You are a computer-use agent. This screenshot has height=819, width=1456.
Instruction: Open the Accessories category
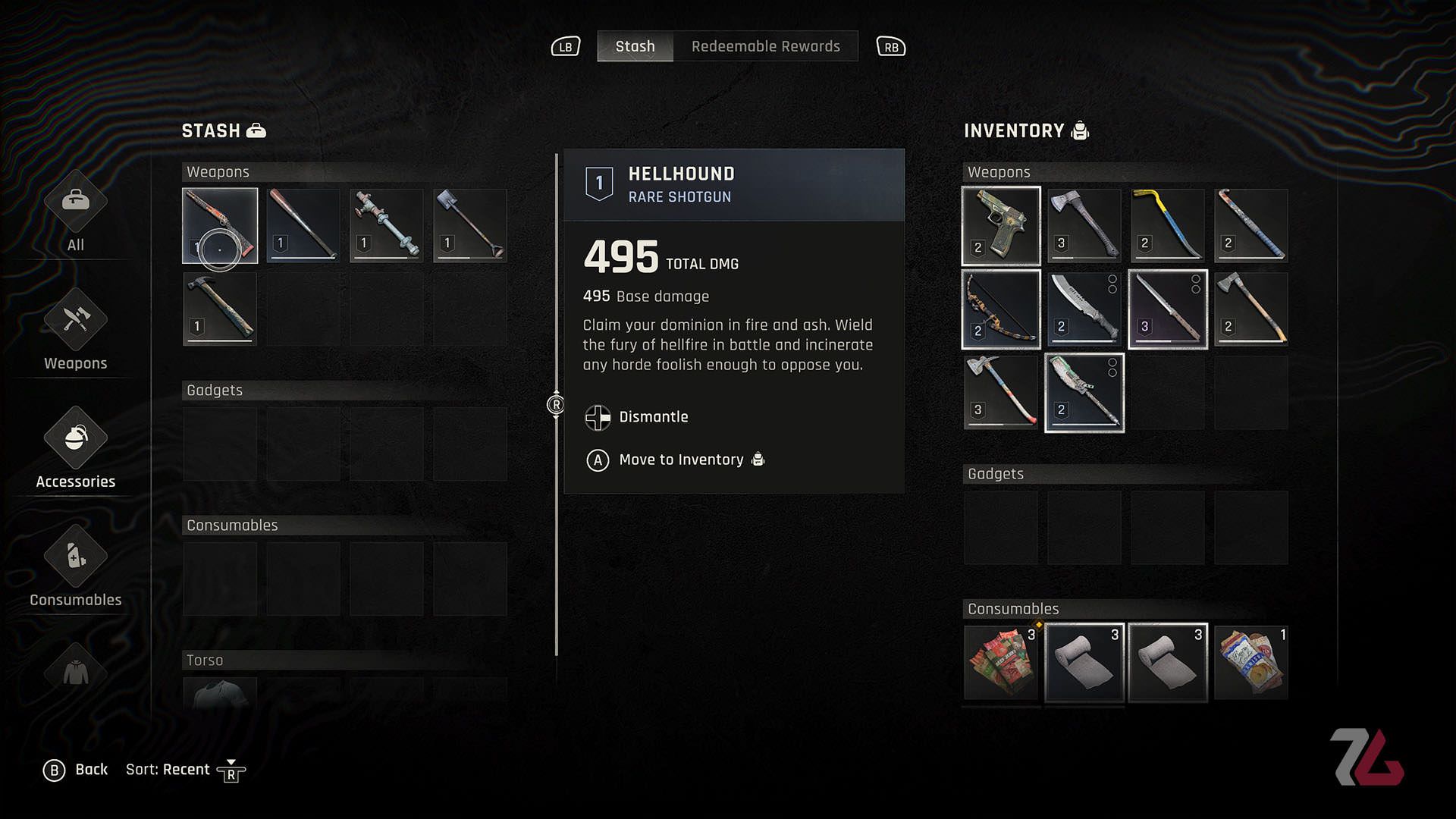[x=75, y=449]
